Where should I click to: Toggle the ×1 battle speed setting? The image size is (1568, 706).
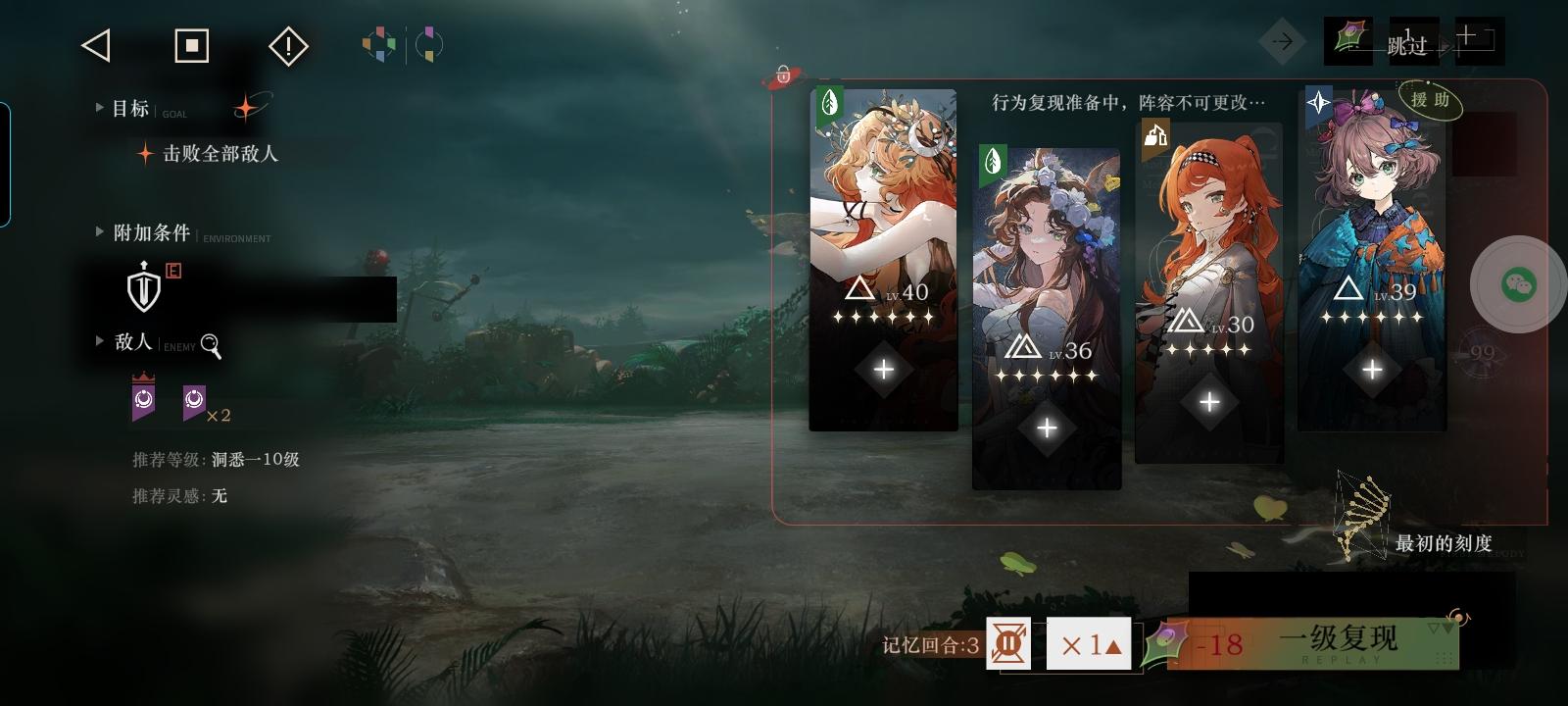pos(1088,644)
